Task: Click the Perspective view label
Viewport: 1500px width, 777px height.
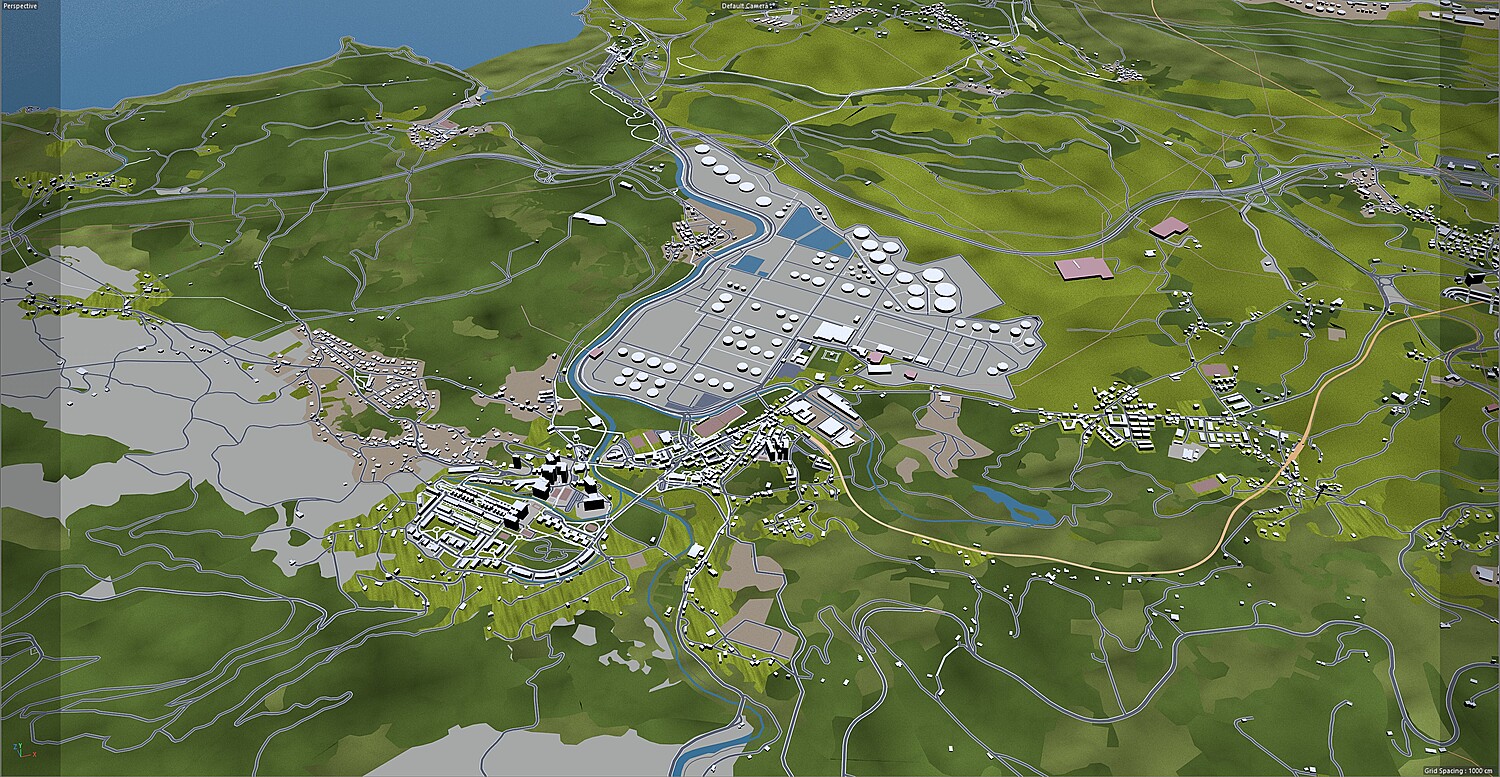Action: tap(20, 6)
